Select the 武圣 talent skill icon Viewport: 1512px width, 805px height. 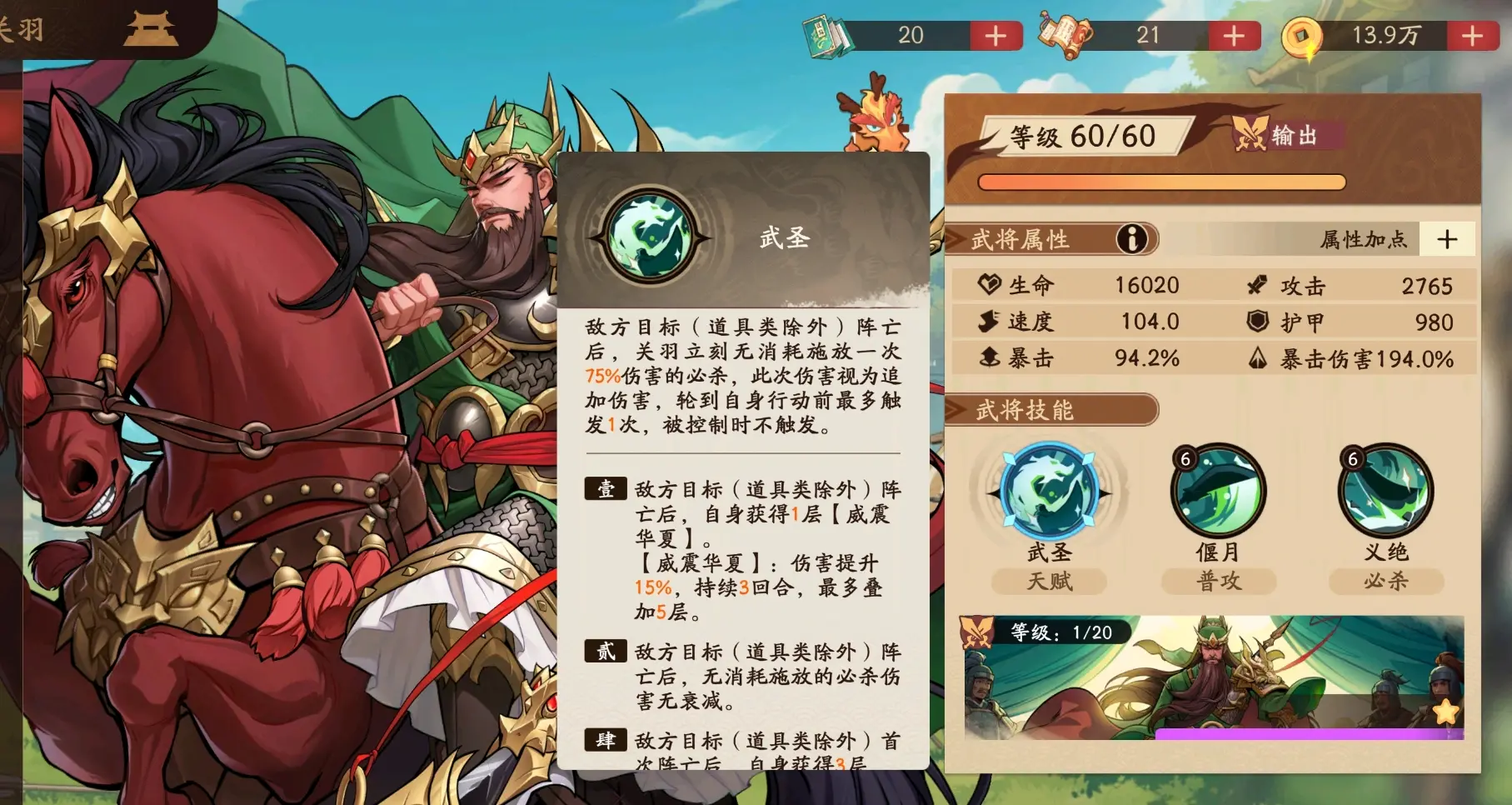click(x=1050, y=492)
